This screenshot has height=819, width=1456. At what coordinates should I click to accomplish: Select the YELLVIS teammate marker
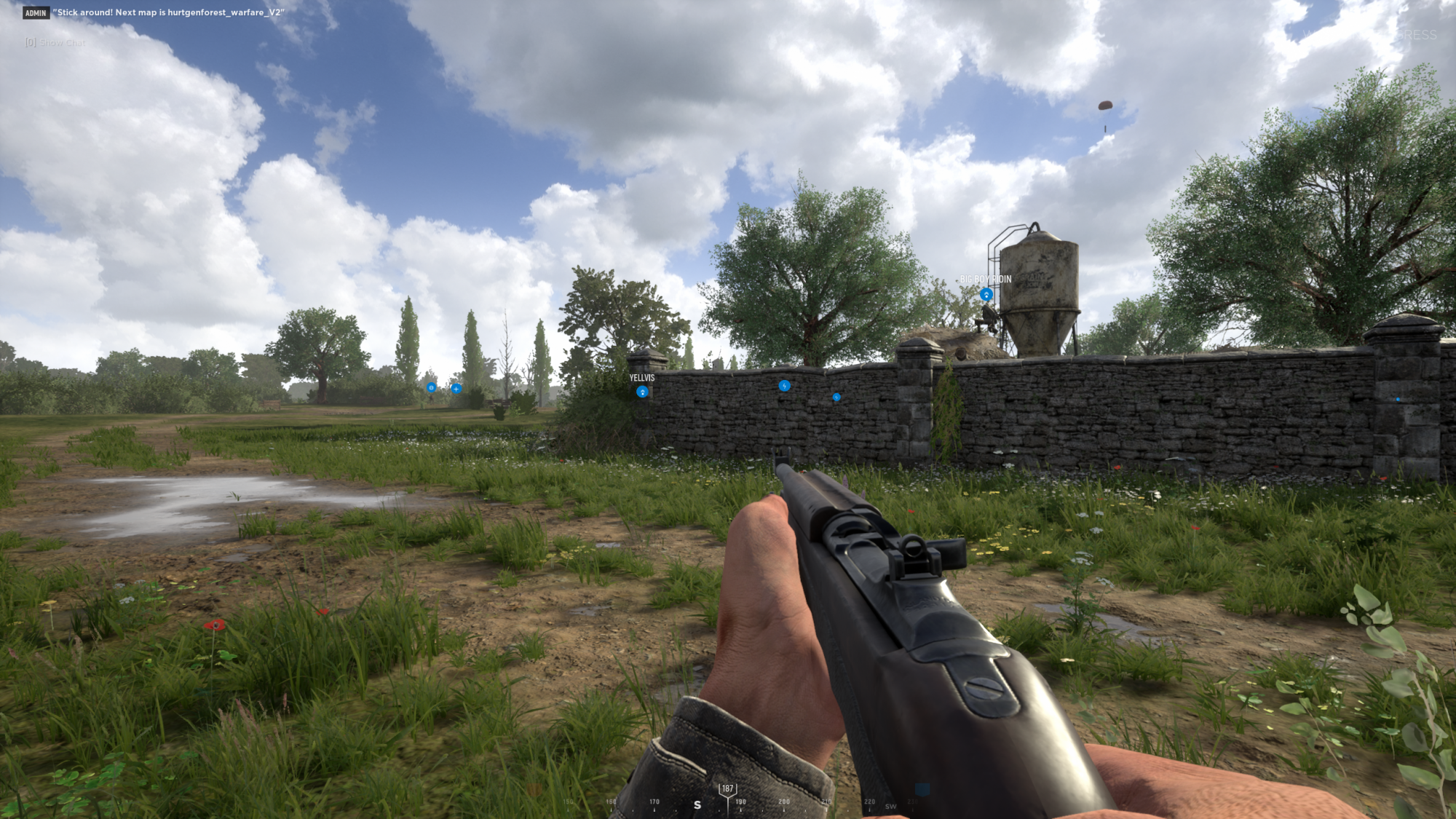pyautogui.click(x=642, y=392)
